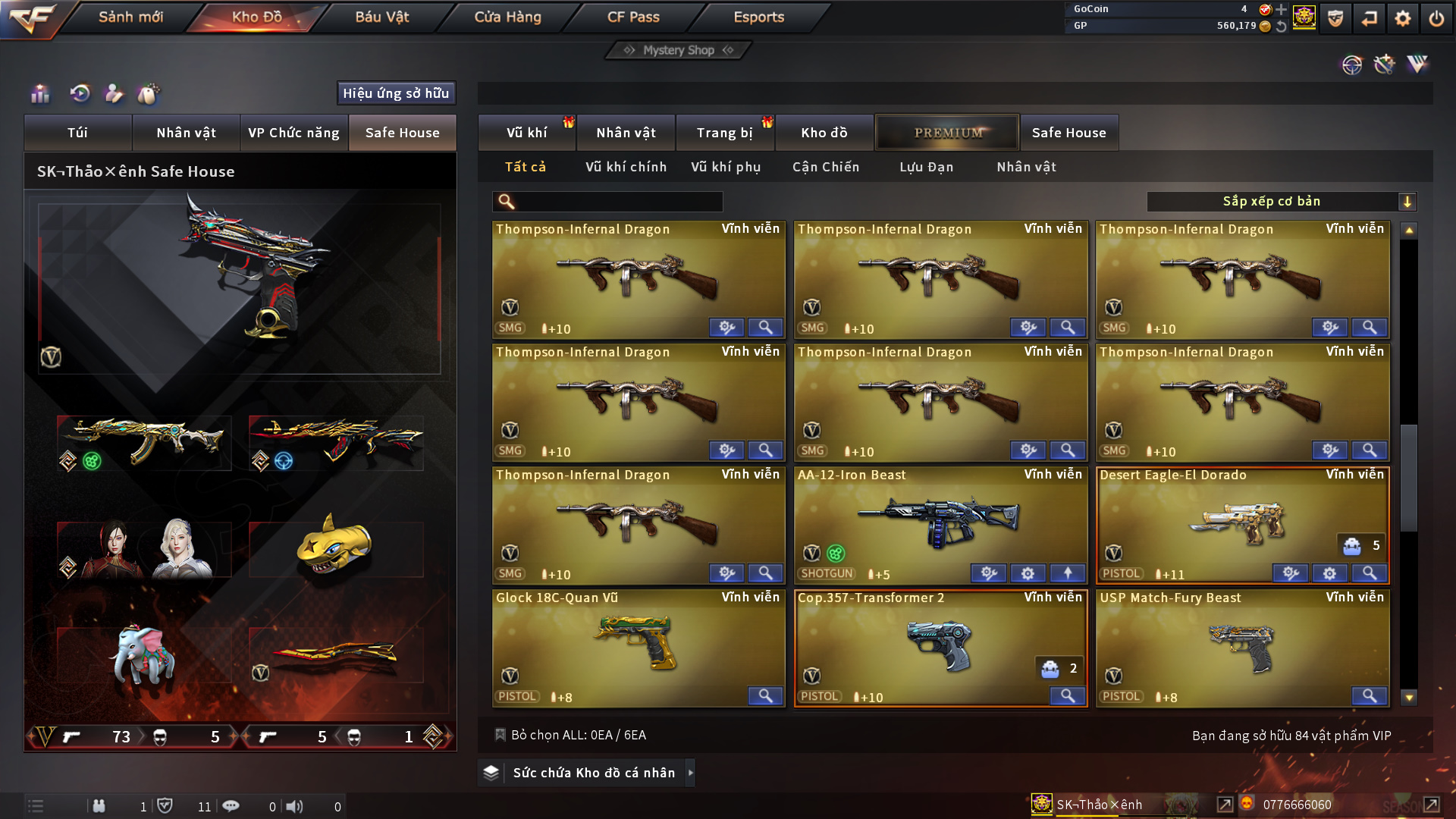Select the VP Chức năng tab

(x=293, y=133)
